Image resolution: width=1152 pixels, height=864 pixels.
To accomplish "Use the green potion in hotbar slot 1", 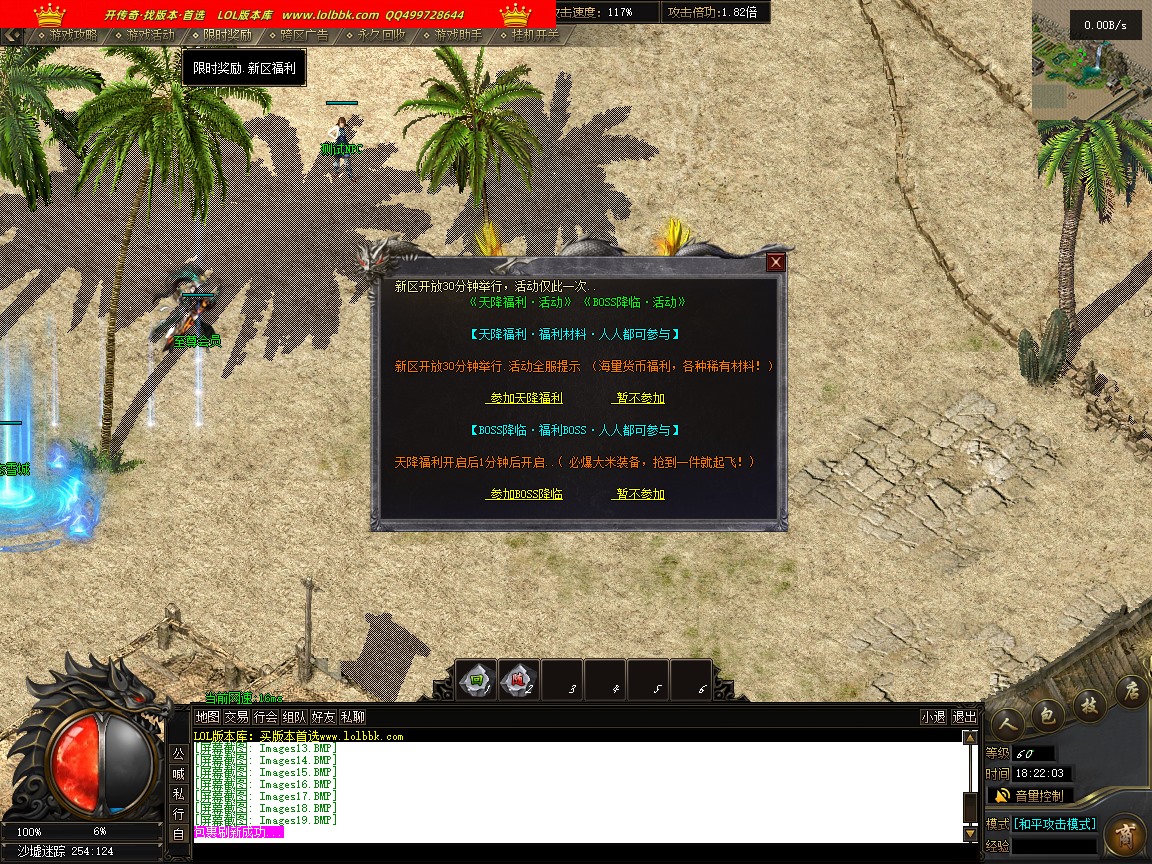I will pos(477,681).
